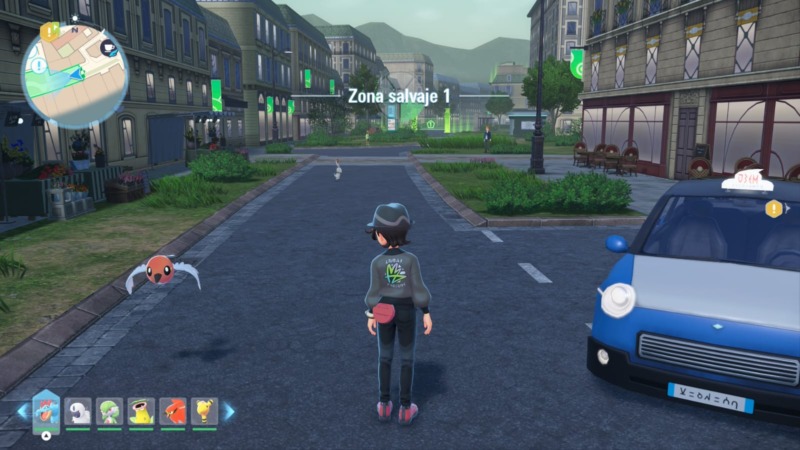Choose Gardevoir from the party bar

pos(109,410)
